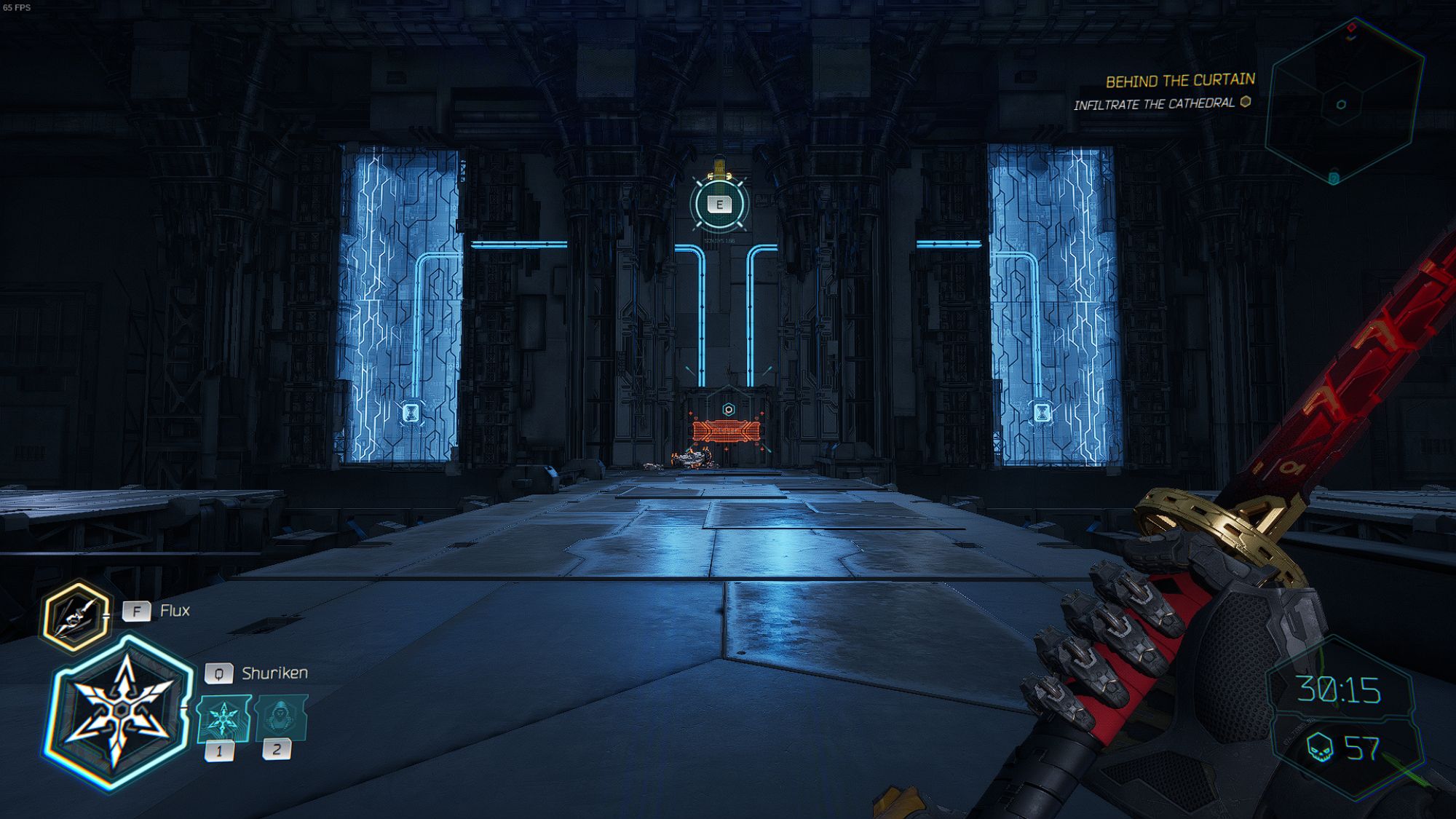This screenshot has height=819, width=1456.
Task: Expand the teal player marker inside the minimap
Action: tap(1342, 103)
